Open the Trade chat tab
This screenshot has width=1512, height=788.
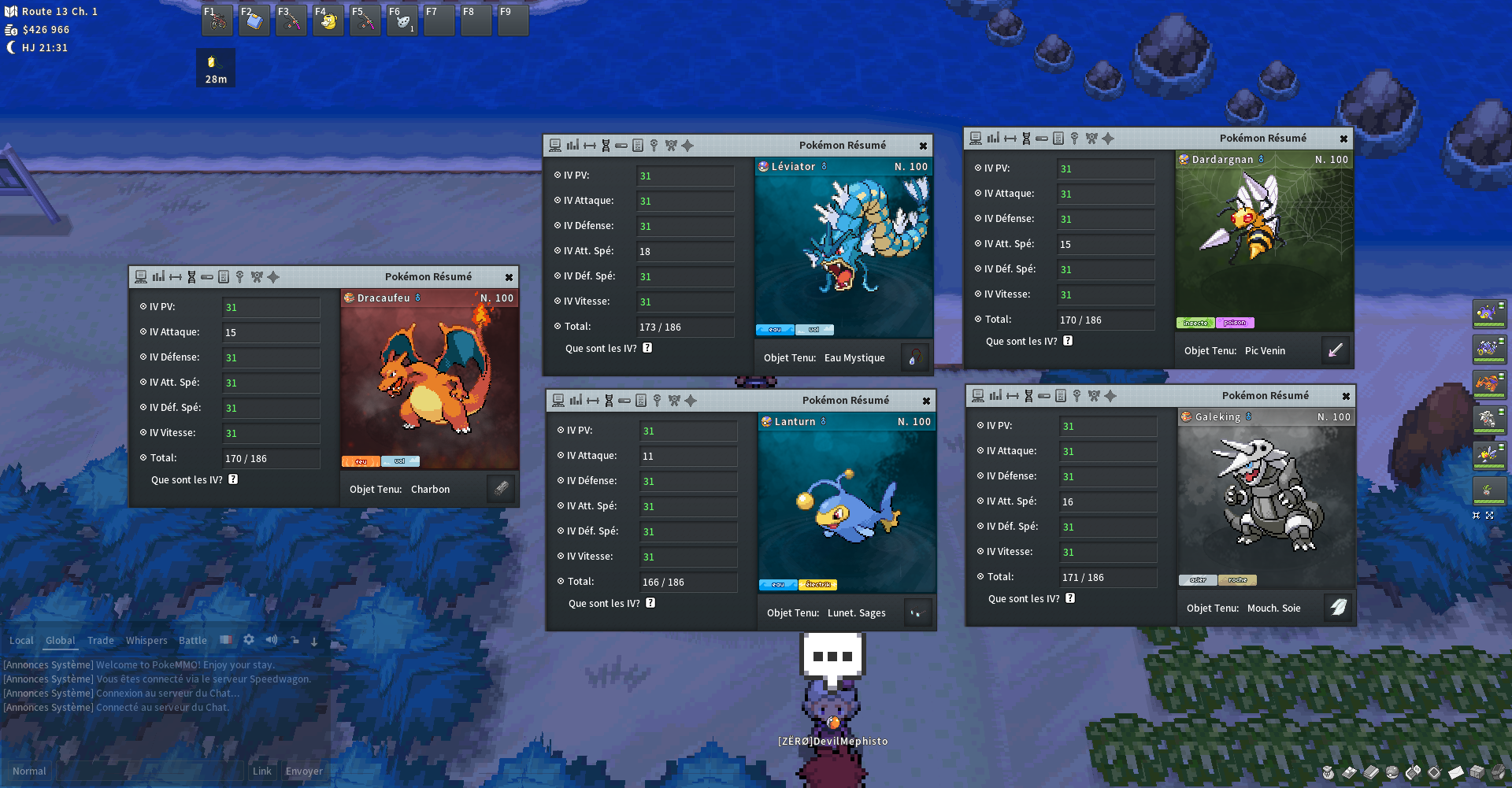(x=101, y=640)
